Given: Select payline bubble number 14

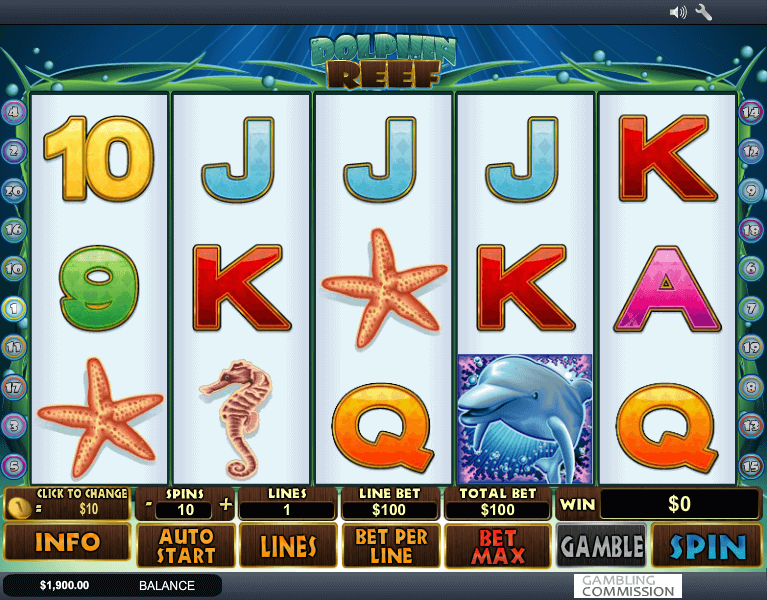Looking at the screenshot, I should pos(751,112).
